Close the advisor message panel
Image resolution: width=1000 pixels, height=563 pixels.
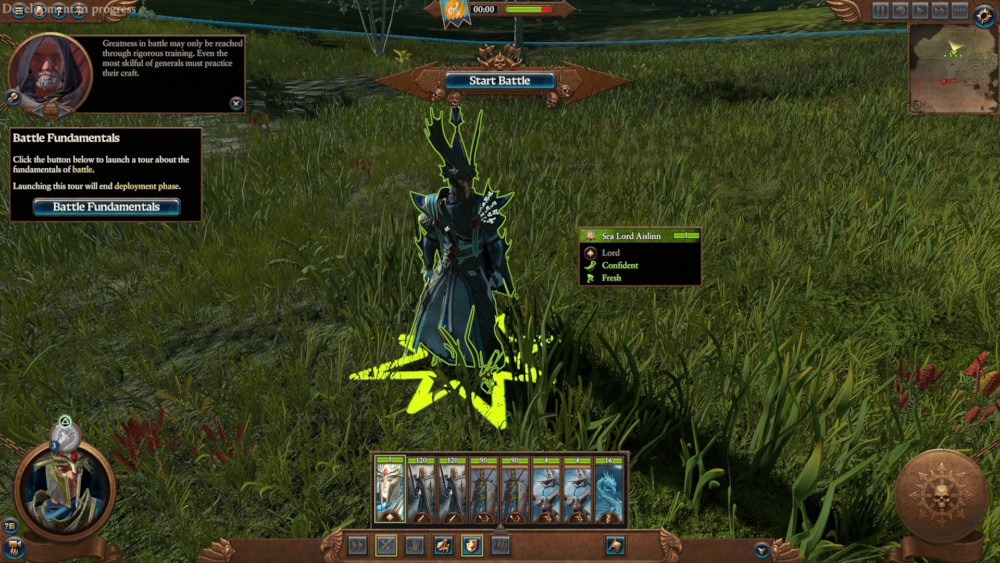[236, 103]
